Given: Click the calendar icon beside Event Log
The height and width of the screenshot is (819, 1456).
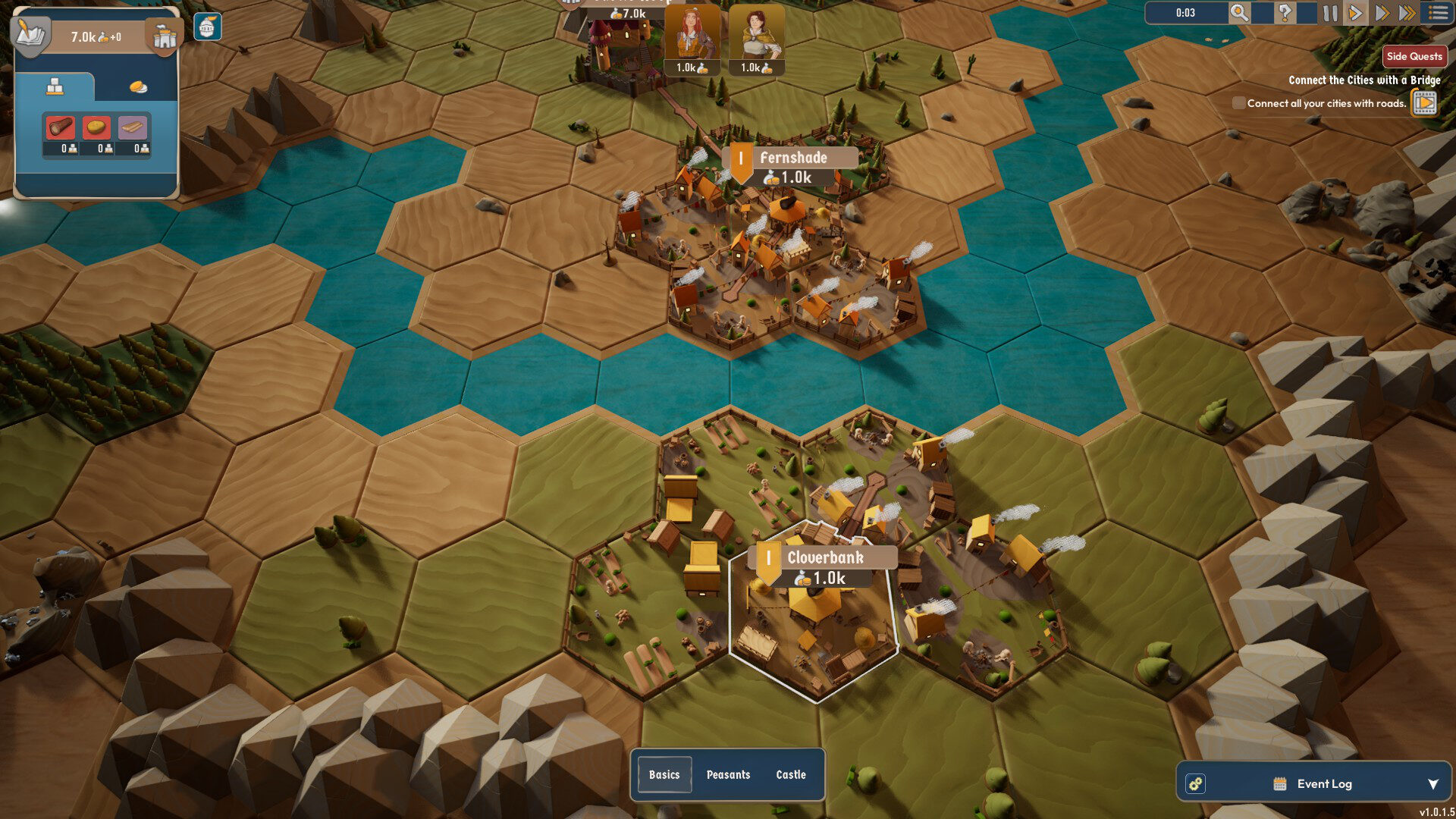Looking at the screenshot, I should tap(1280, 783).
